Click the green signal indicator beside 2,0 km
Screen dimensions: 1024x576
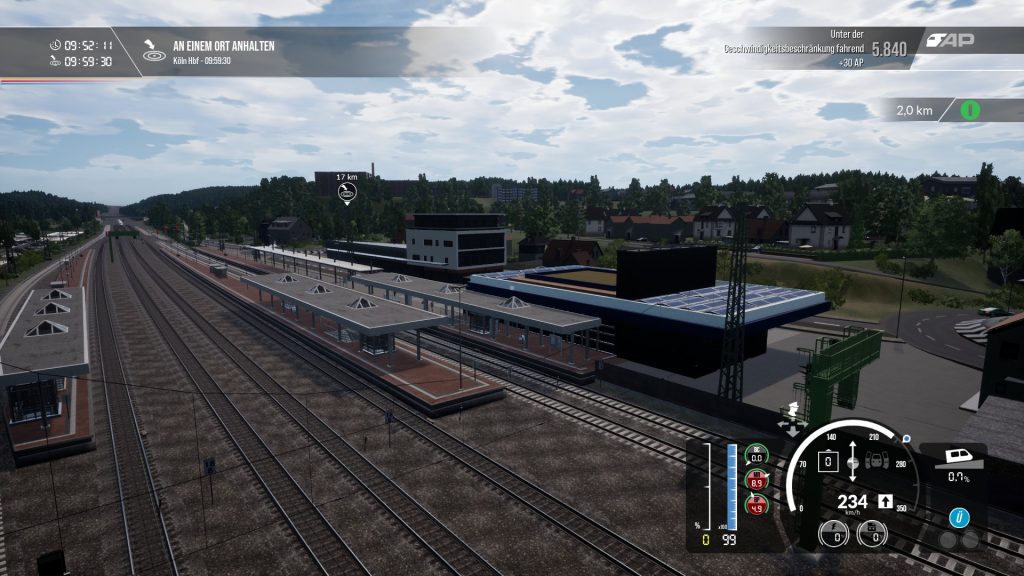pyautogui.click(x=969, y=110)
